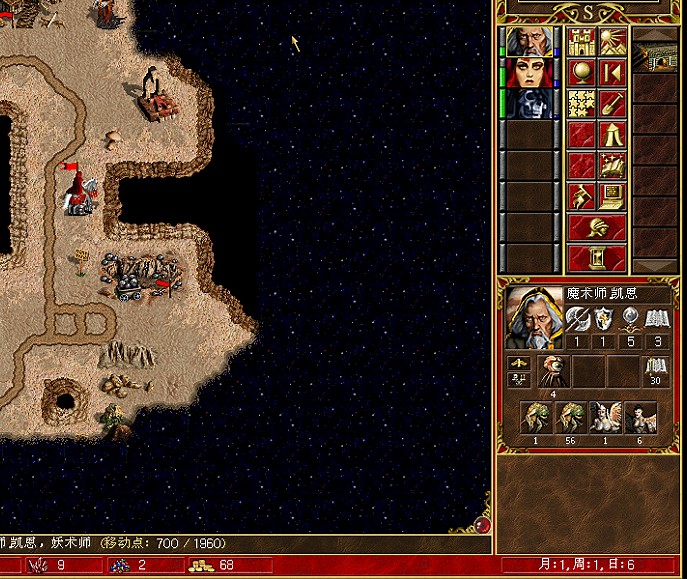
Task: Click the golden tent button
Action: (x=612, y=135)
